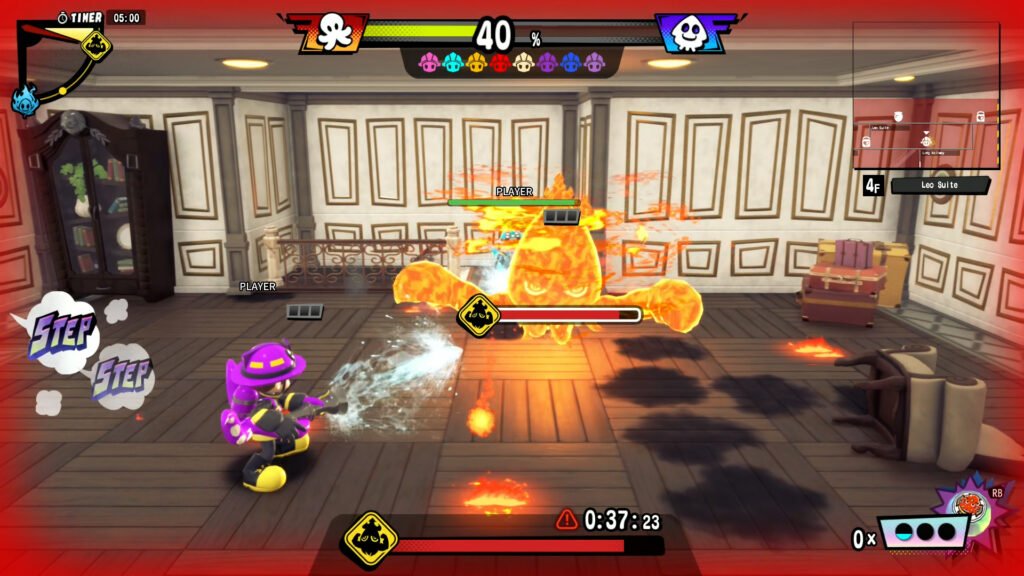1024x576 pixels.
Task: Select the cream firefighter helmet icon
Action: [x=523, y=63]
